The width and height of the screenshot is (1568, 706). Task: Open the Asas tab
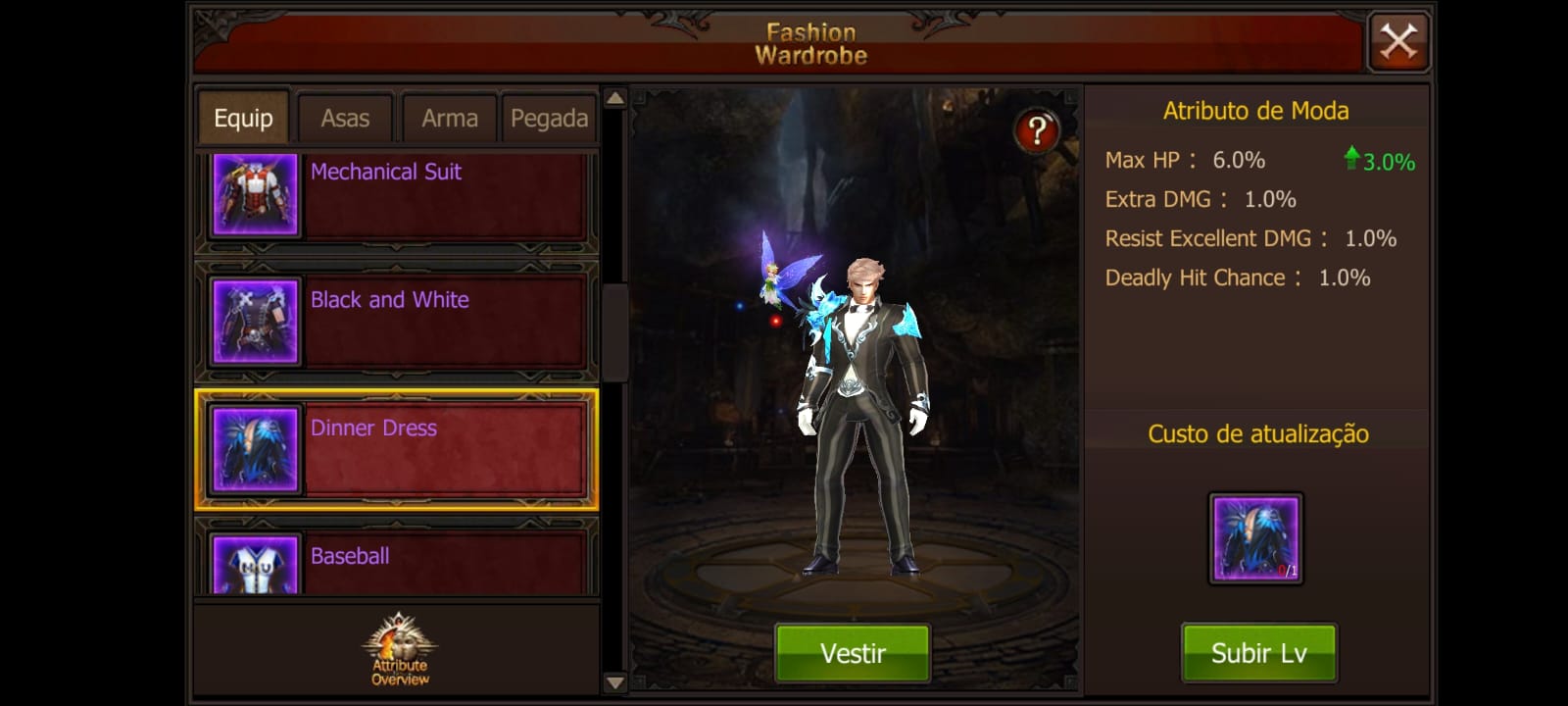coord(345,119)
